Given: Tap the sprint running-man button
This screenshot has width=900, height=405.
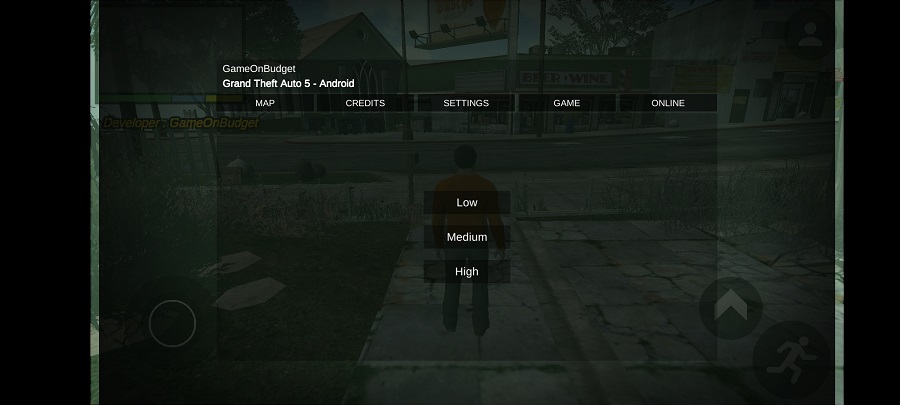Looking at the screenshot, I should pyautogui.click(x=792, y=358).
